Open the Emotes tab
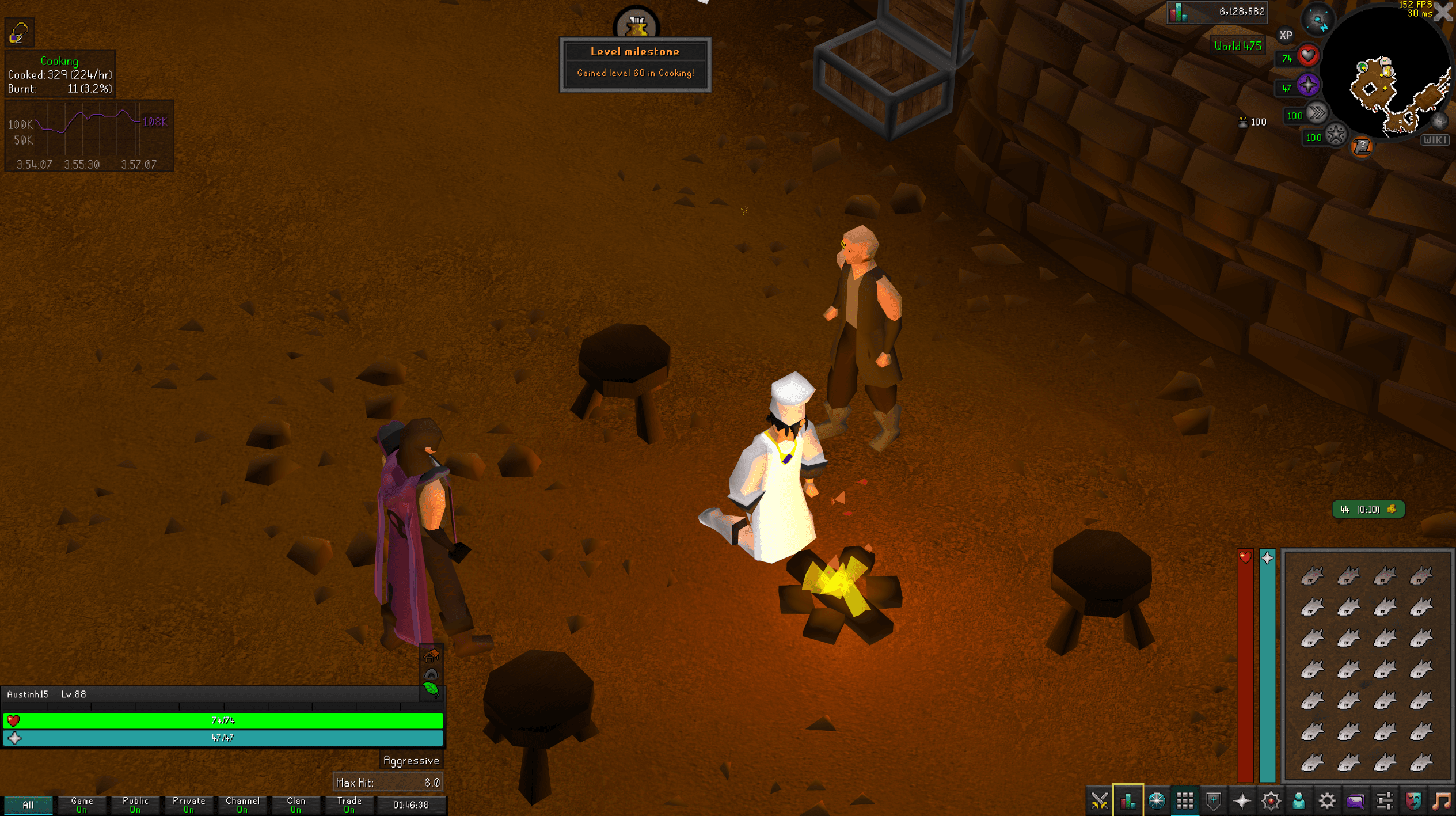 coord(1413,801)
